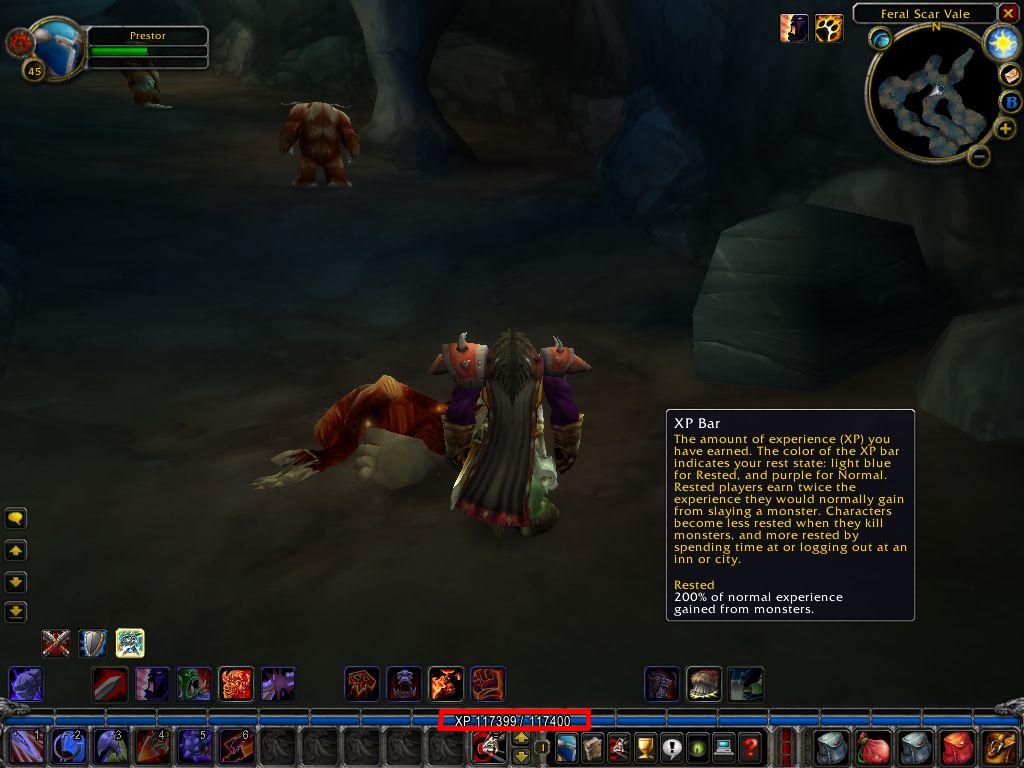Click the blue B button by the minimap

tap(1009, 102)
